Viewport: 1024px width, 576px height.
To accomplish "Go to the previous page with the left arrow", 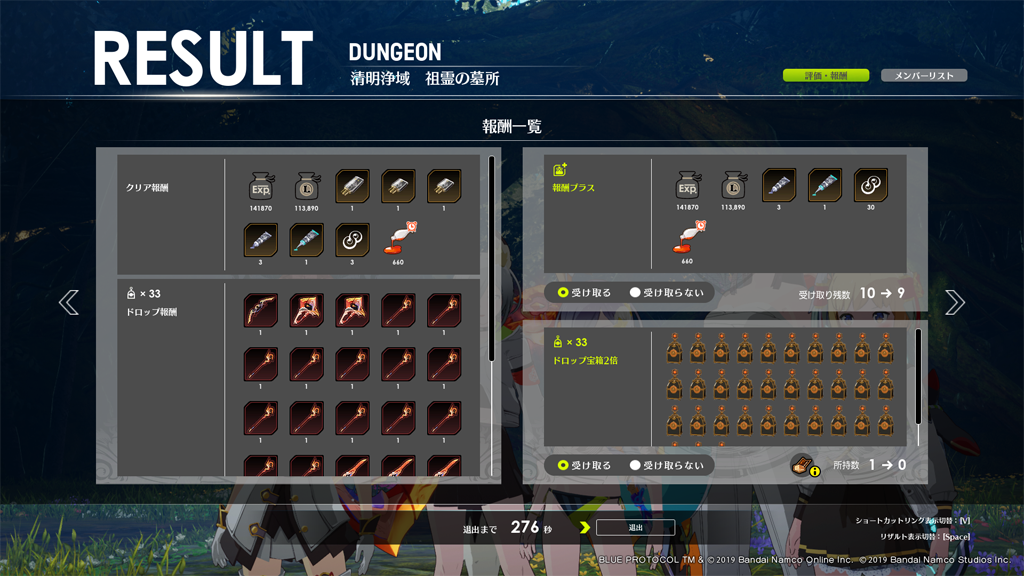I will pos(69,302).
